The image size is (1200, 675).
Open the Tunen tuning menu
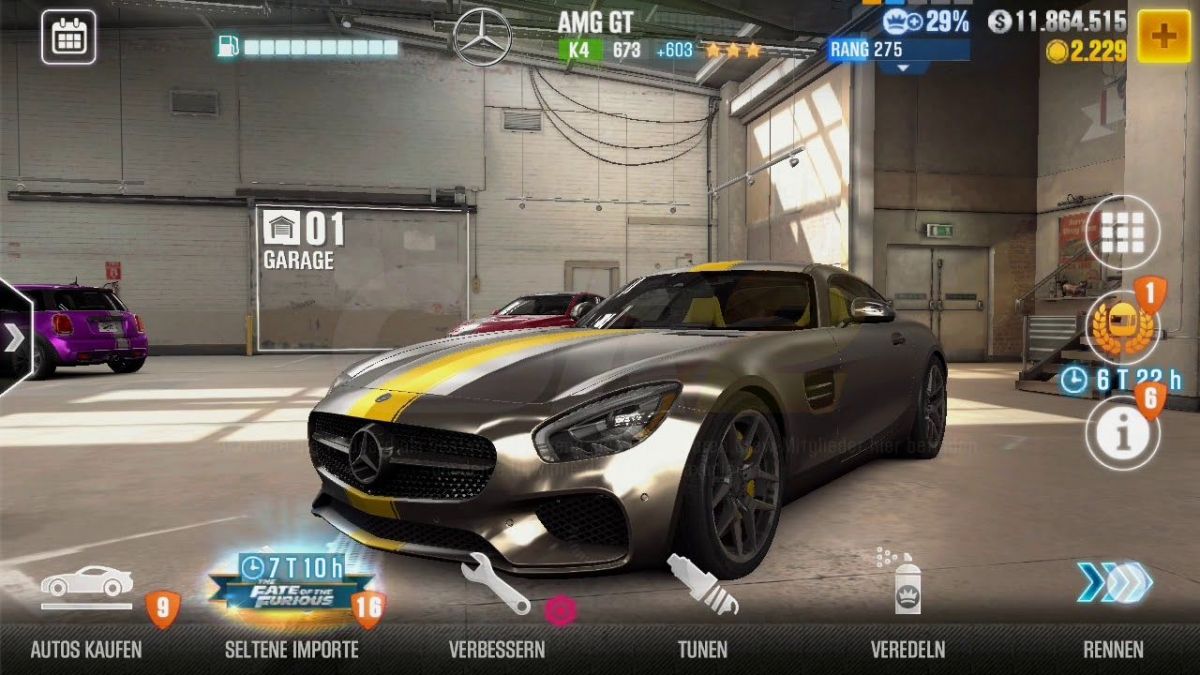point(702,600)
